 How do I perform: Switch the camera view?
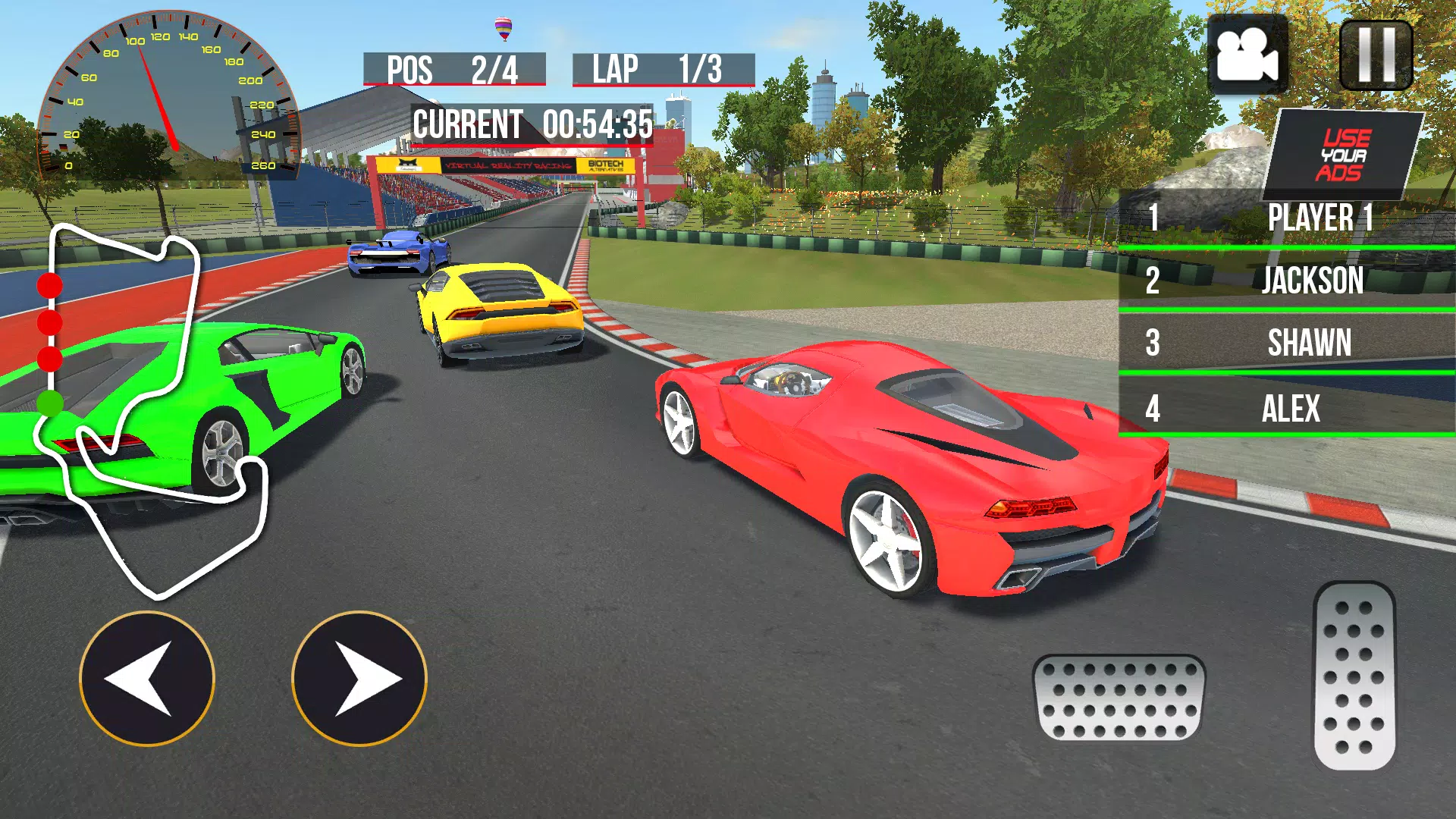[1247, 55]
